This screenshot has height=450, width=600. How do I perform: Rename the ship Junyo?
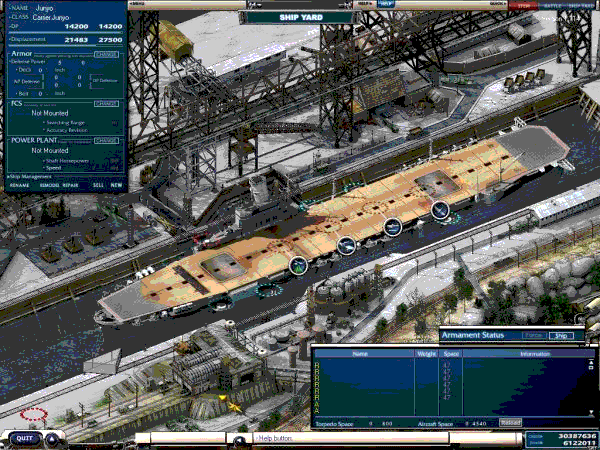point(19,185)
